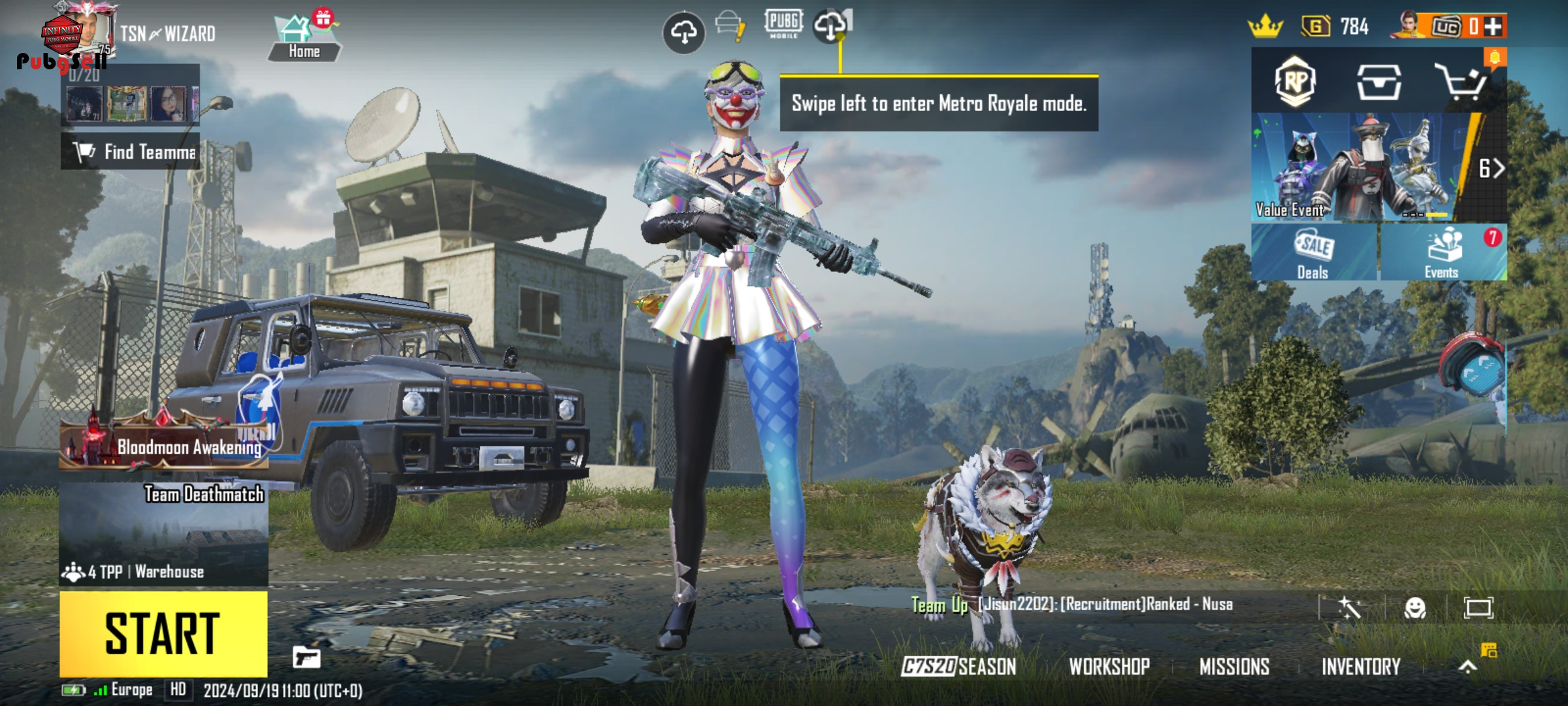Open the Workshop menu
The height and width of the screenshot is (706, 1568).
(x=1109, y=667)
